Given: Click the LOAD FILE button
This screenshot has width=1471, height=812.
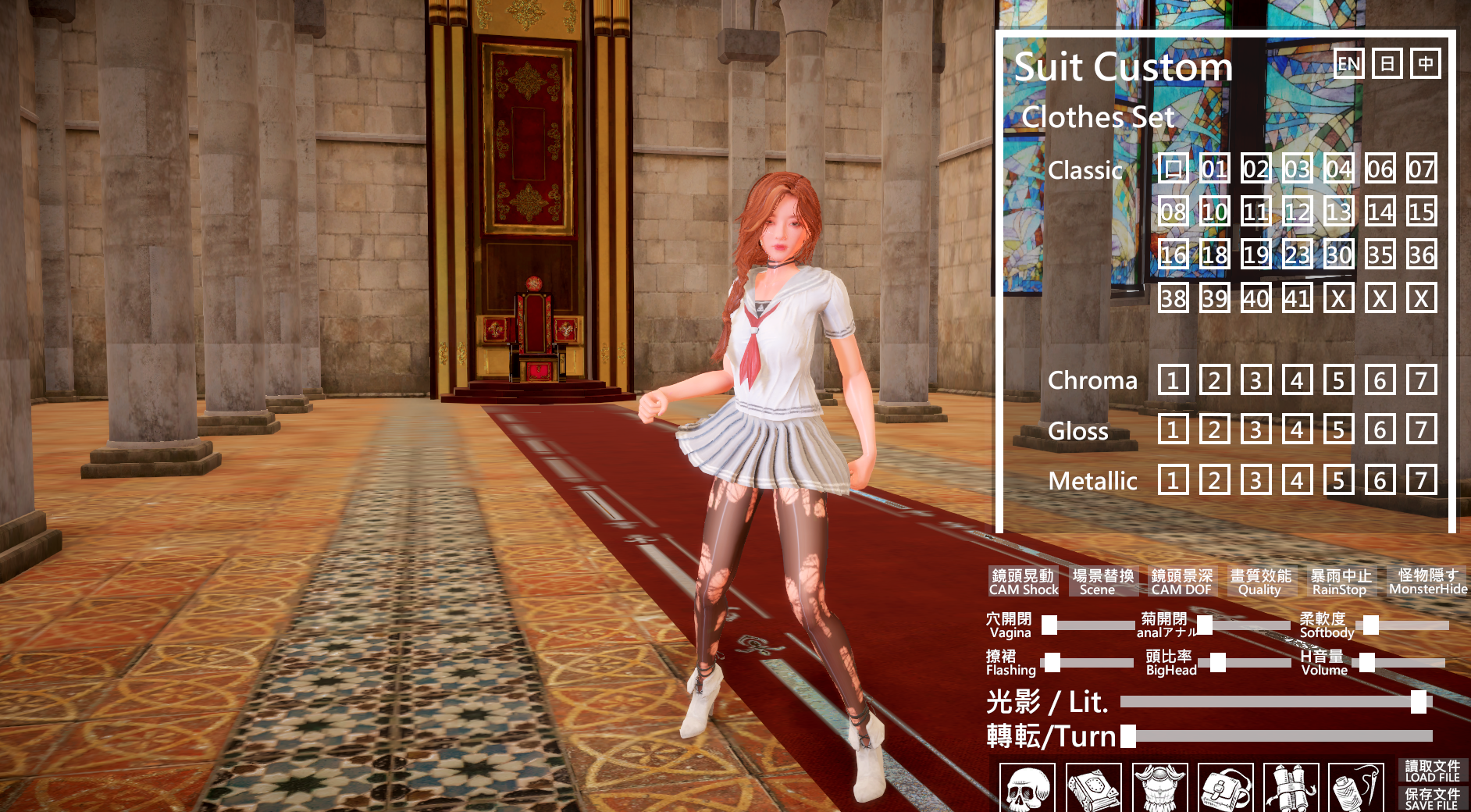Looking at the screenshot, I should pyautogui.click(x=1432, y=771).
